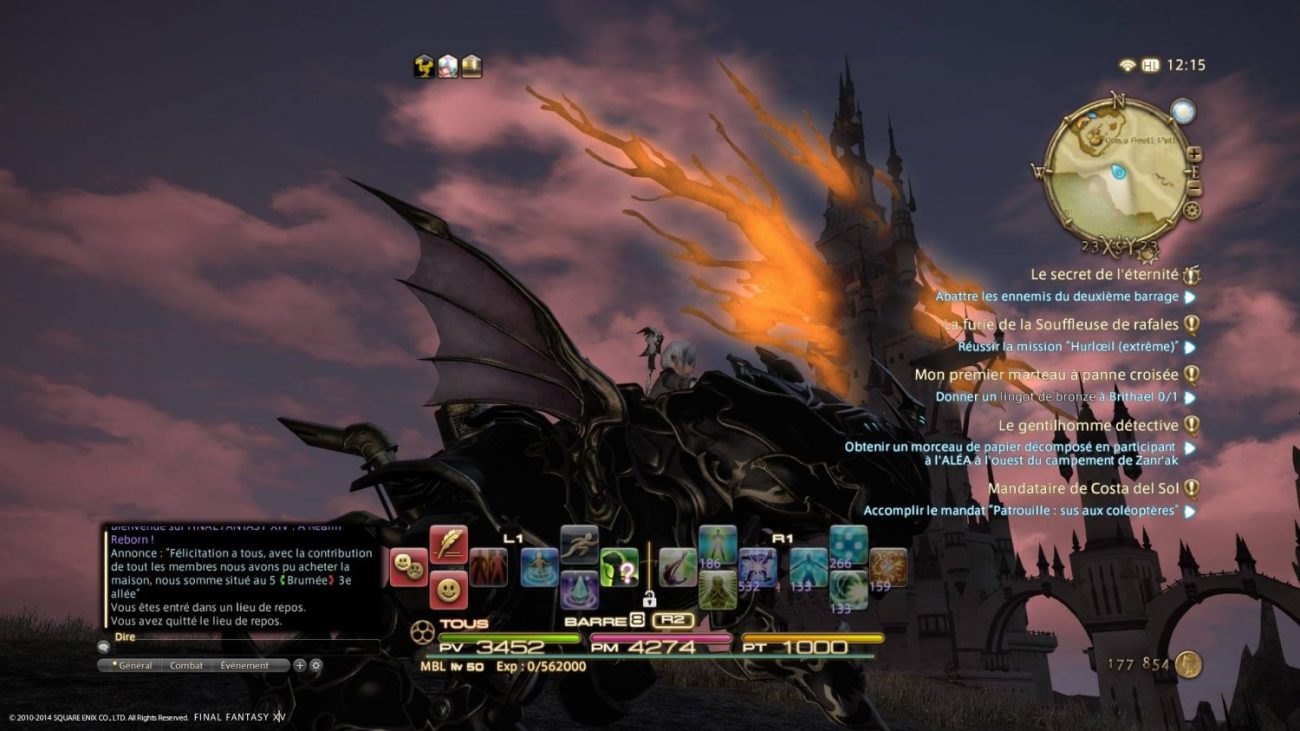1300x731 pixels.
Task: Click the circular minimap
Action: click(1115, 170)
